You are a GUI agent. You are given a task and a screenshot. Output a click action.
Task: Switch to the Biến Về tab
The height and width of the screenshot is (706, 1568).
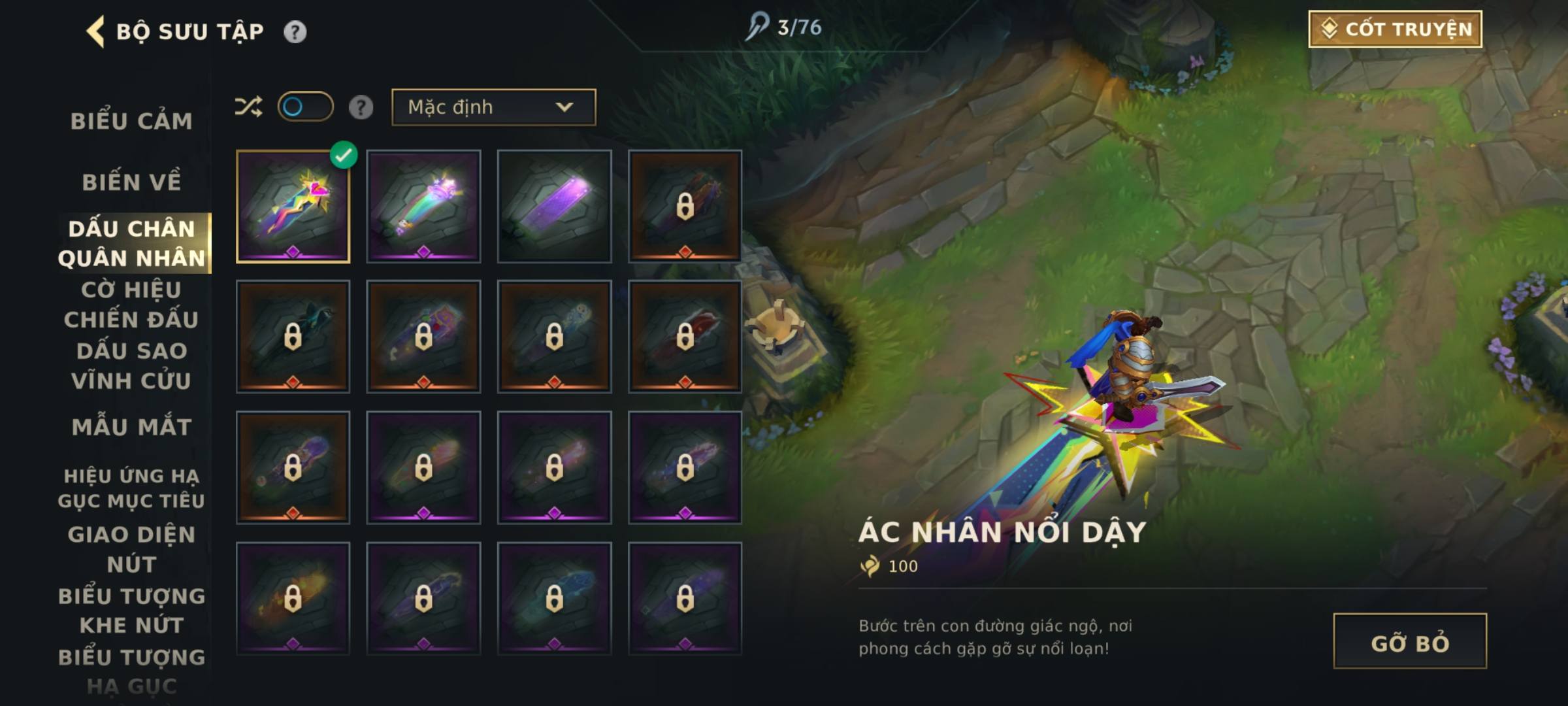coord(131,182)
